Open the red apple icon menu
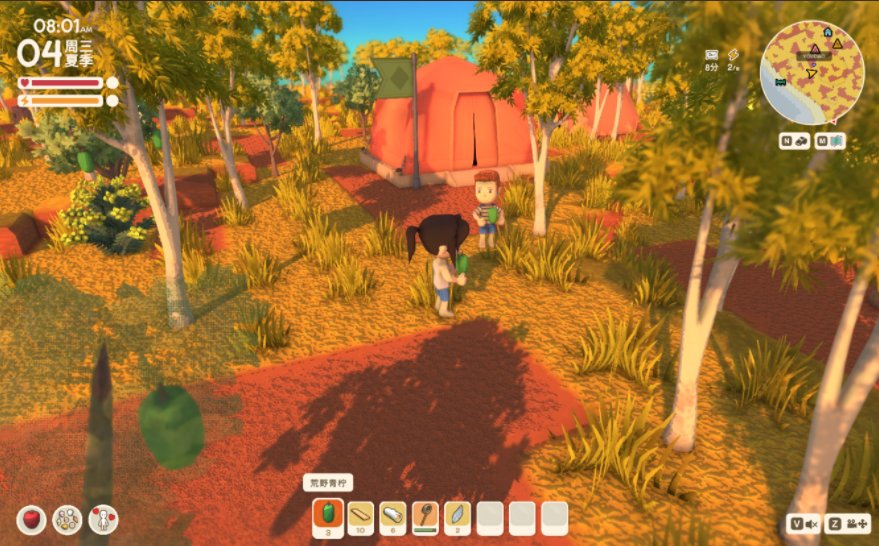 click(31, 519)
